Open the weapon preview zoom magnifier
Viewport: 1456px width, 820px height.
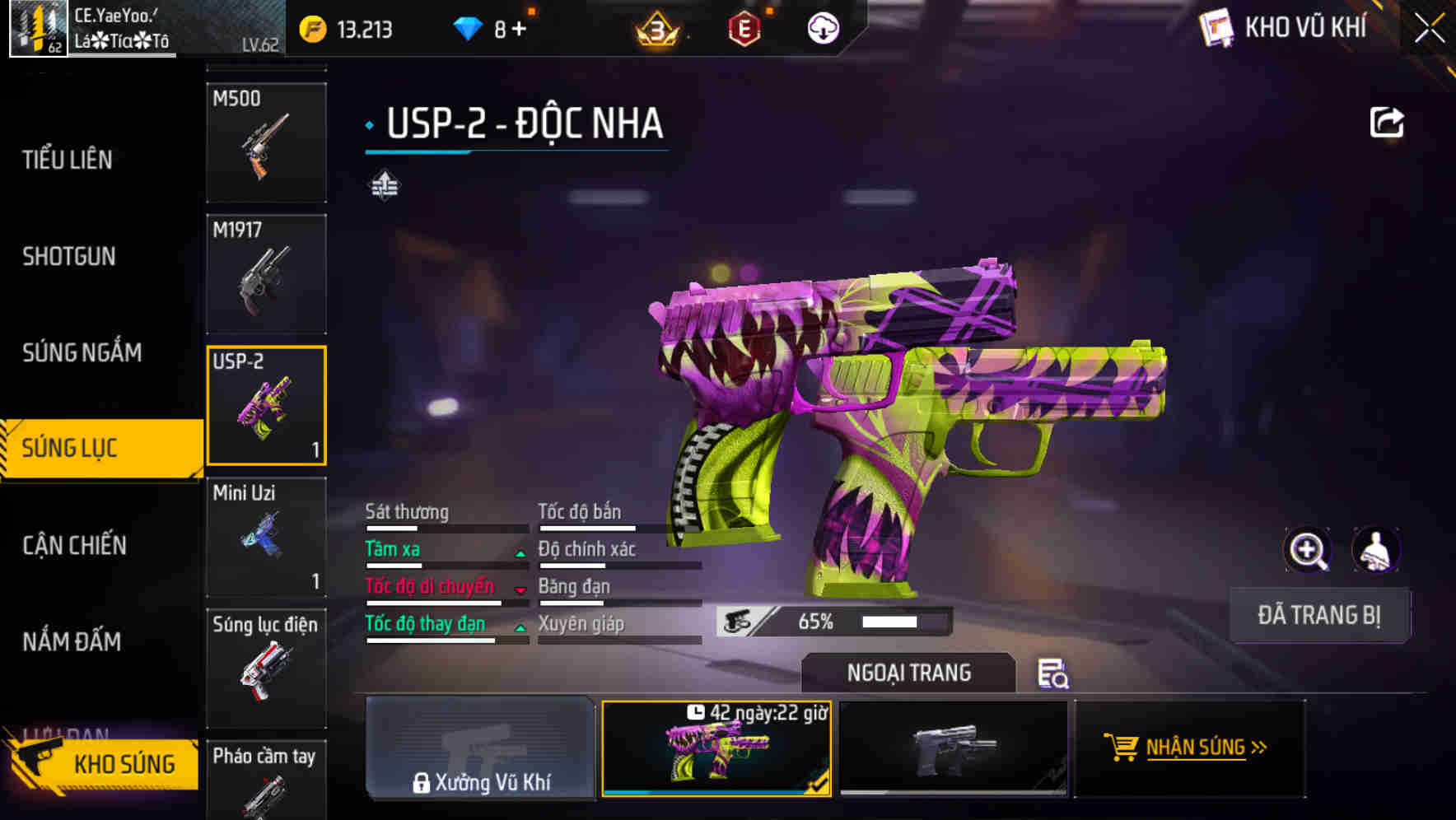pyautogui.click(x=1309, y=550)
